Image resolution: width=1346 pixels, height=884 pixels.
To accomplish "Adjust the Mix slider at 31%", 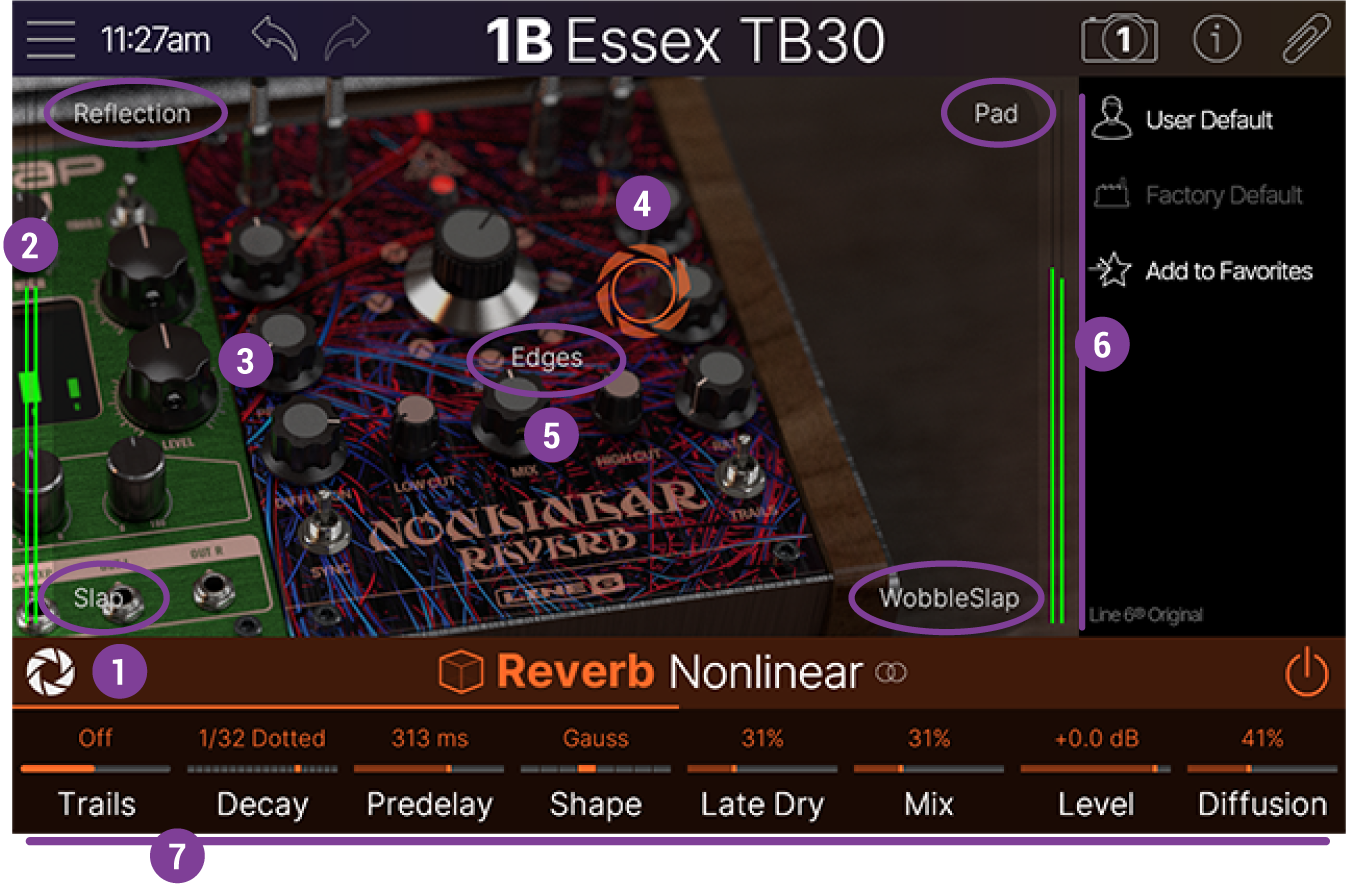I will [x=928, y=770].
